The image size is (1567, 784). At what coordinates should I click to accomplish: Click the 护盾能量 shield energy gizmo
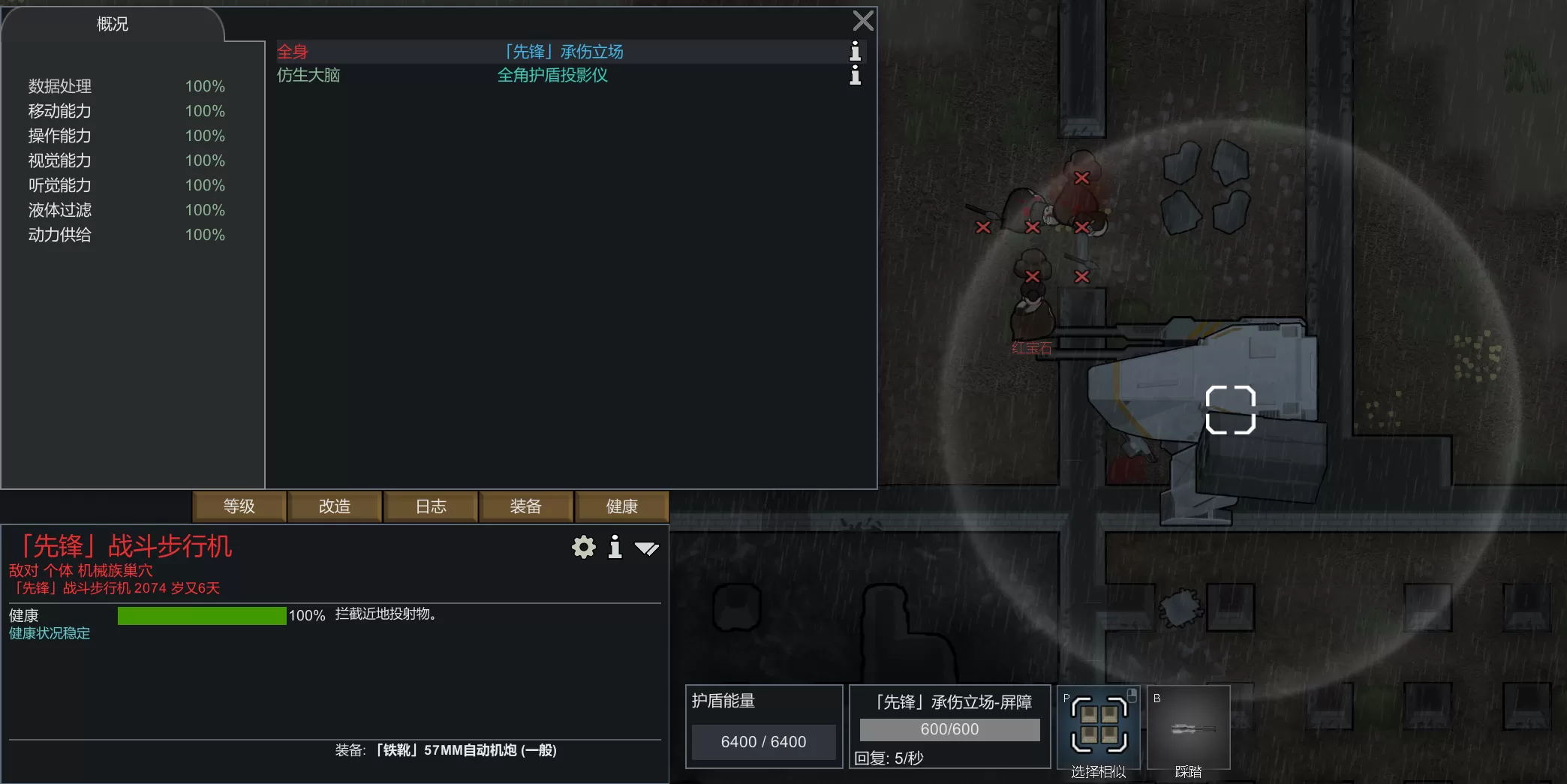[764, 726]
